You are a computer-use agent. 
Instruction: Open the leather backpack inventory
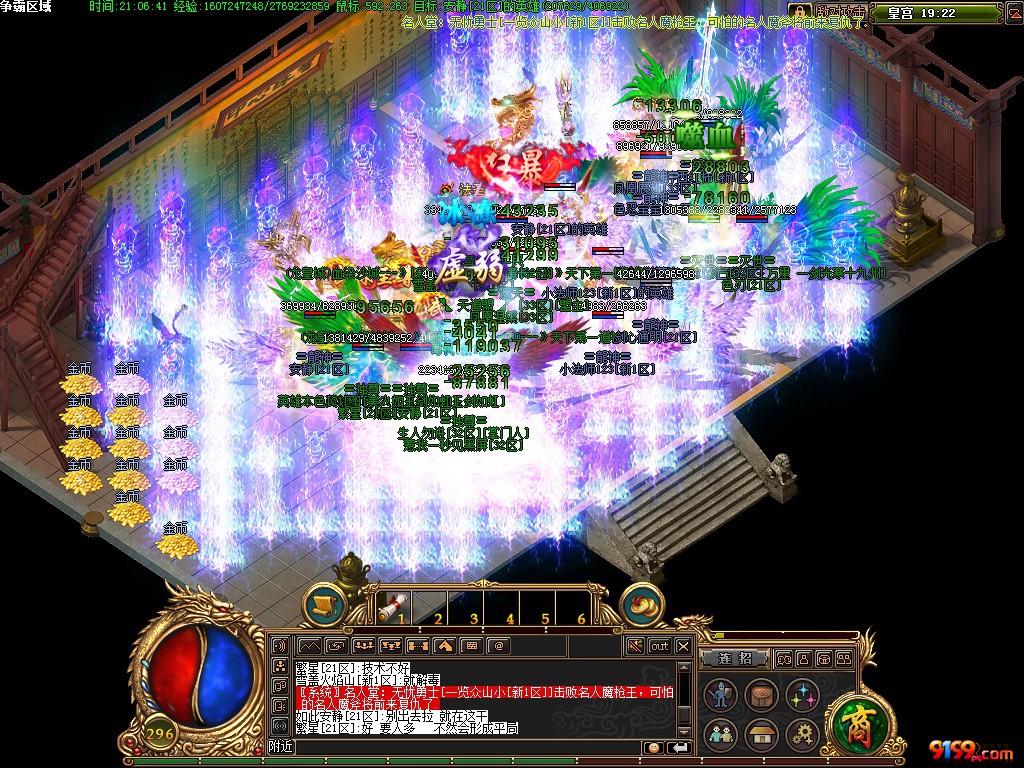coord(761,695)
